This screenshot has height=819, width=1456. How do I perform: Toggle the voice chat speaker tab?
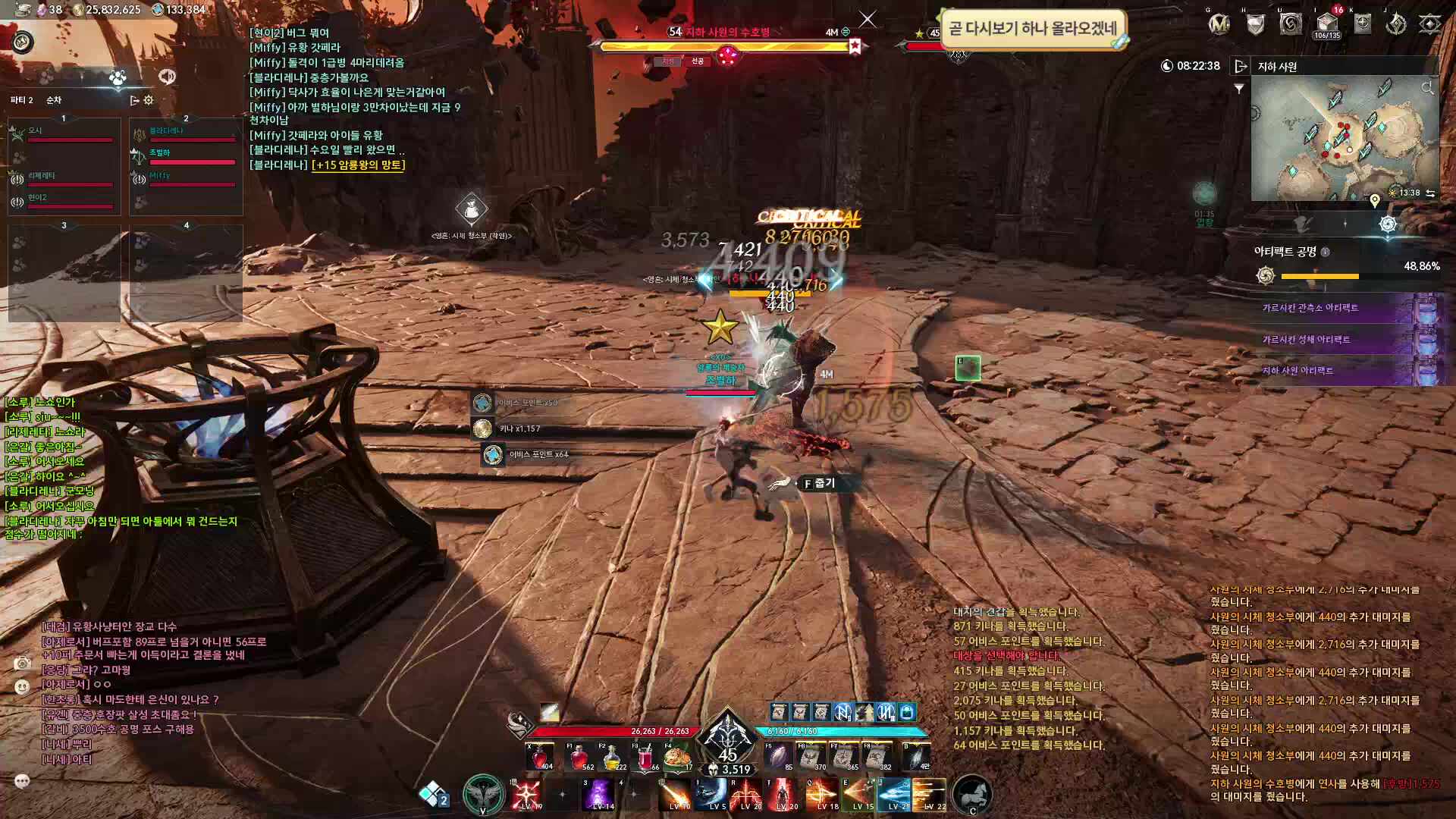click(x=167, y=77)
